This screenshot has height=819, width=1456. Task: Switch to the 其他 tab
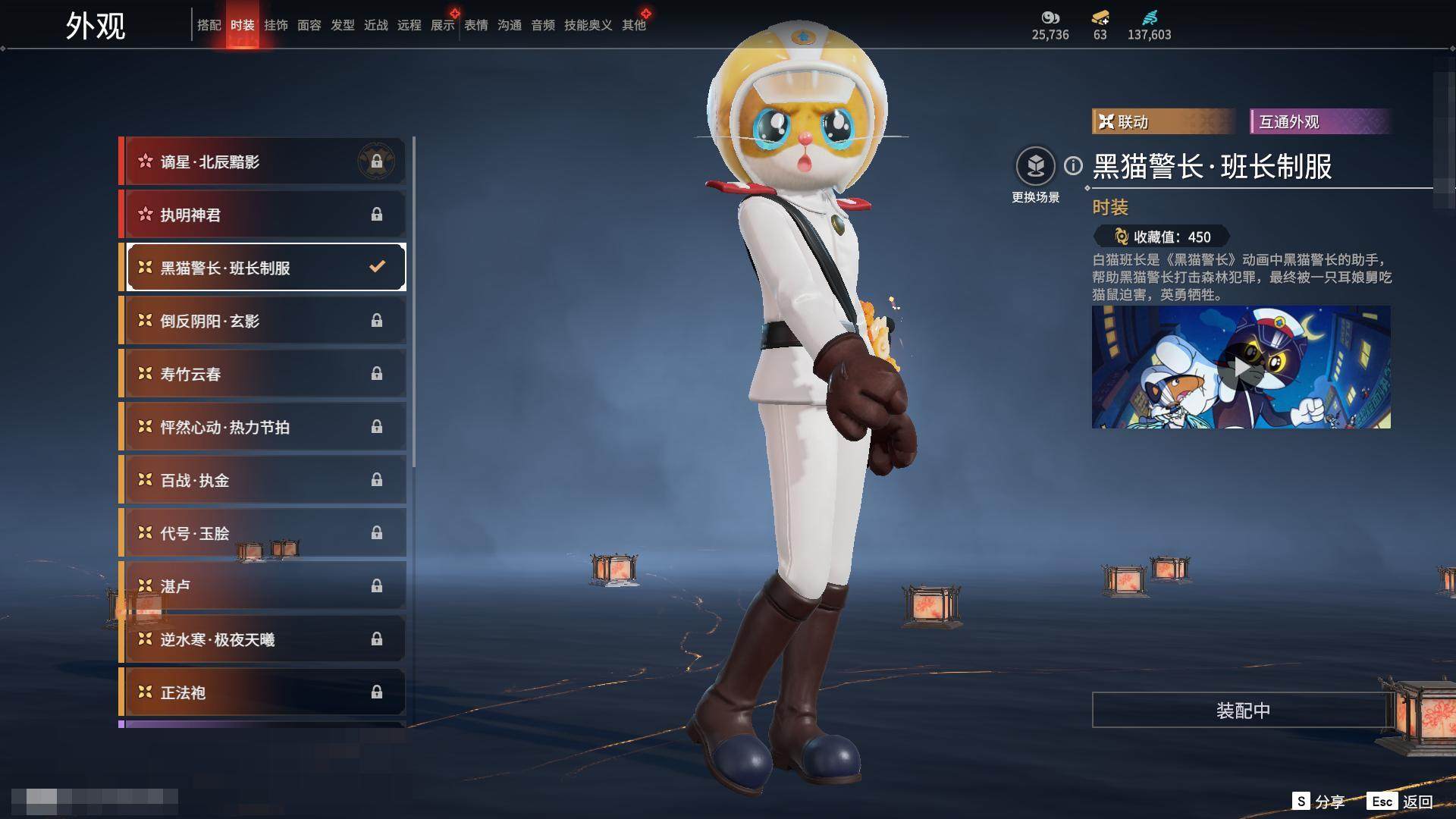click(633, 25)
